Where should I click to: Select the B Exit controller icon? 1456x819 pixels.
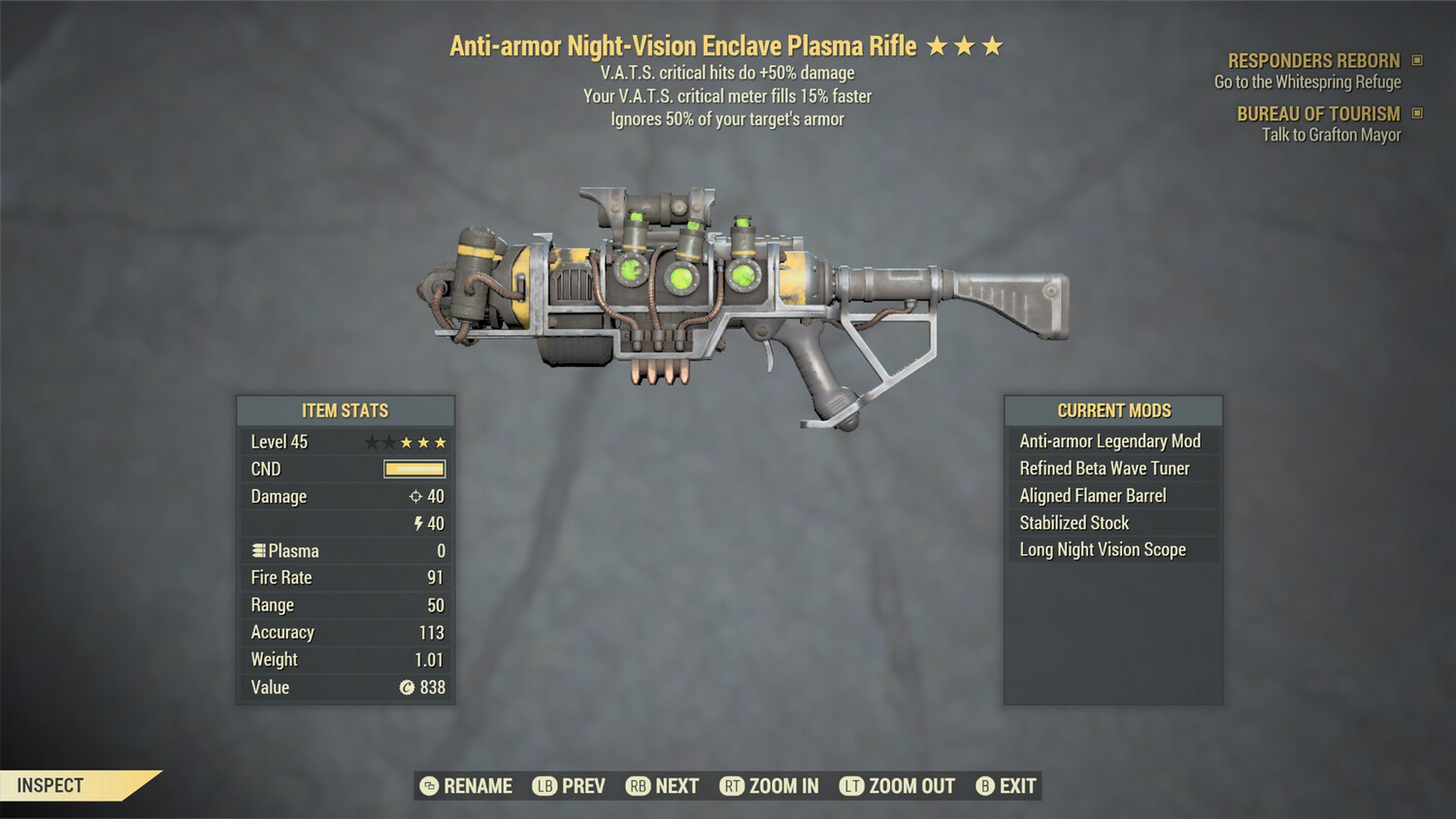coord(986,786)
